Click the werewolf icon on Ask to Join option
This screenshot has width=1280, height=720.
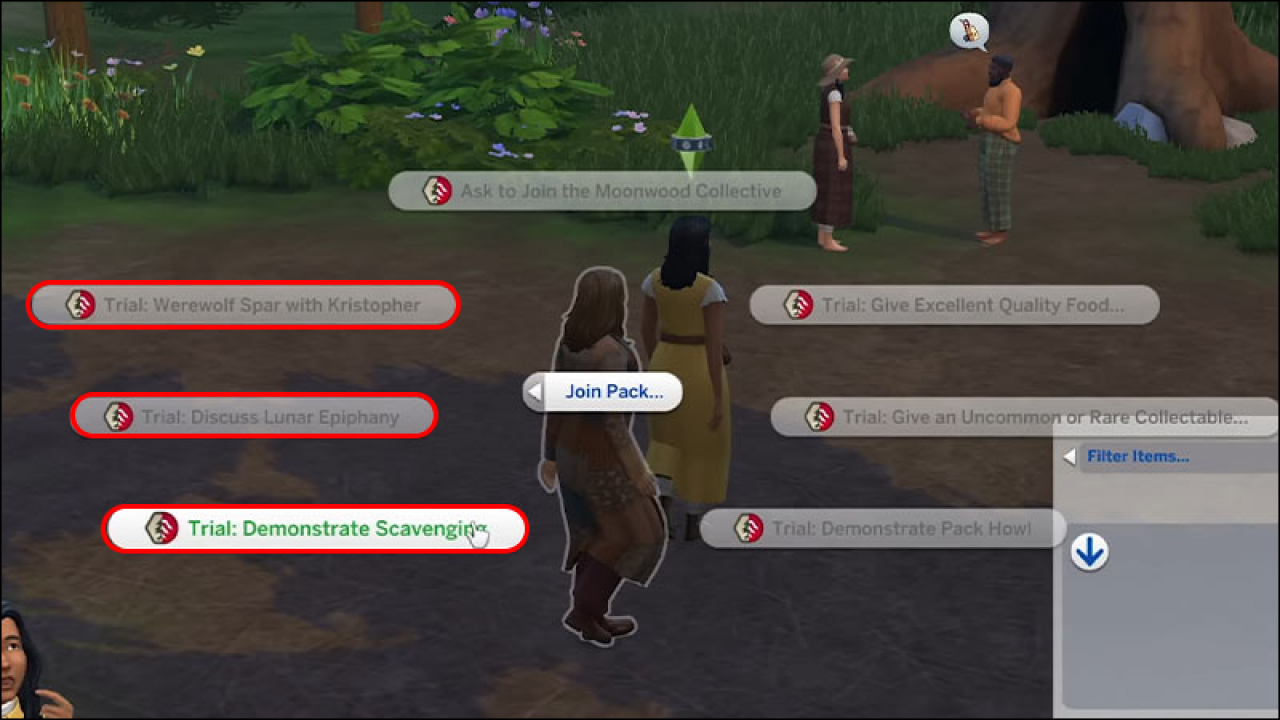pyautogui.click(x=437, y=190)
